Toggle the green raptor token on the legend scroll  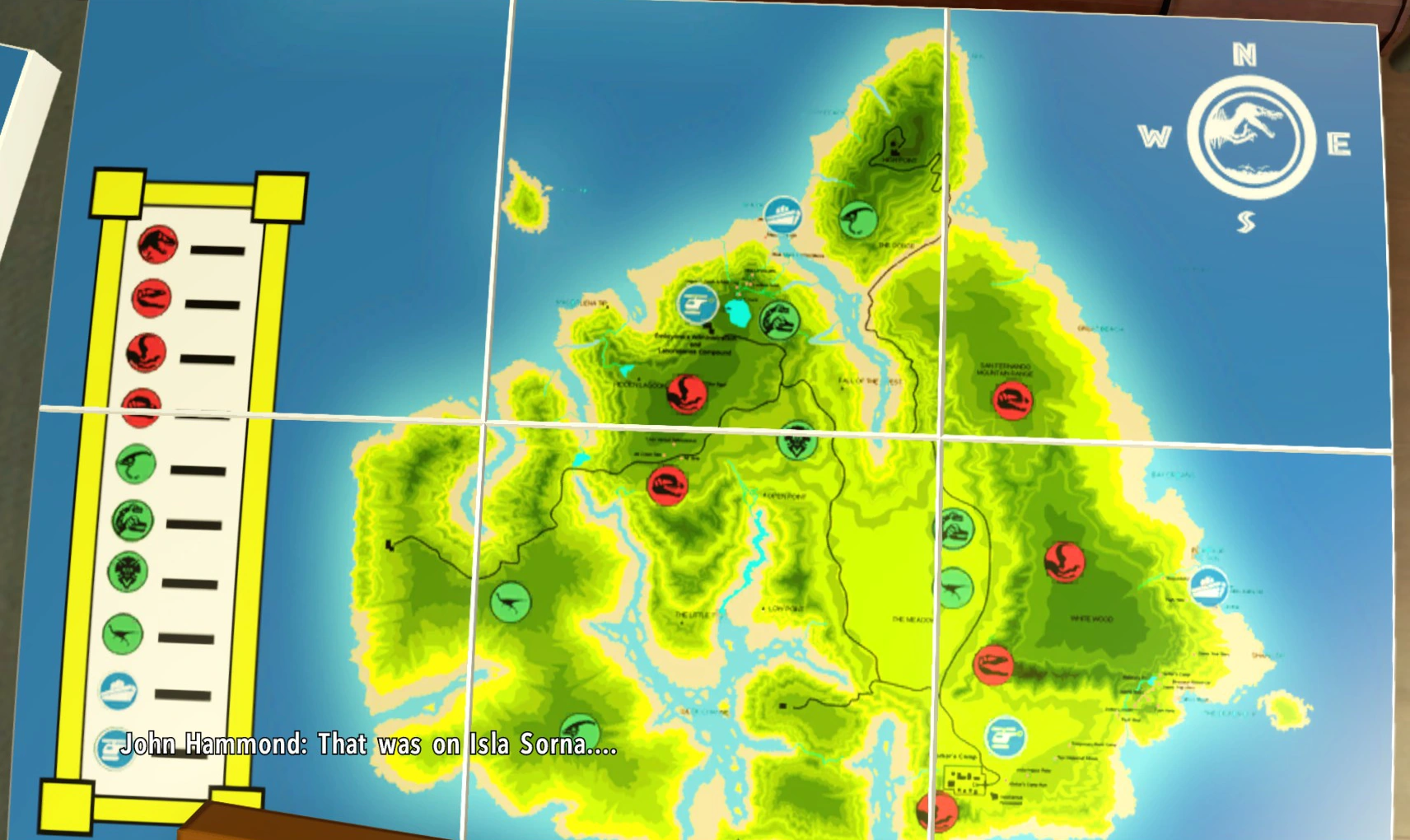click(122, 635)
